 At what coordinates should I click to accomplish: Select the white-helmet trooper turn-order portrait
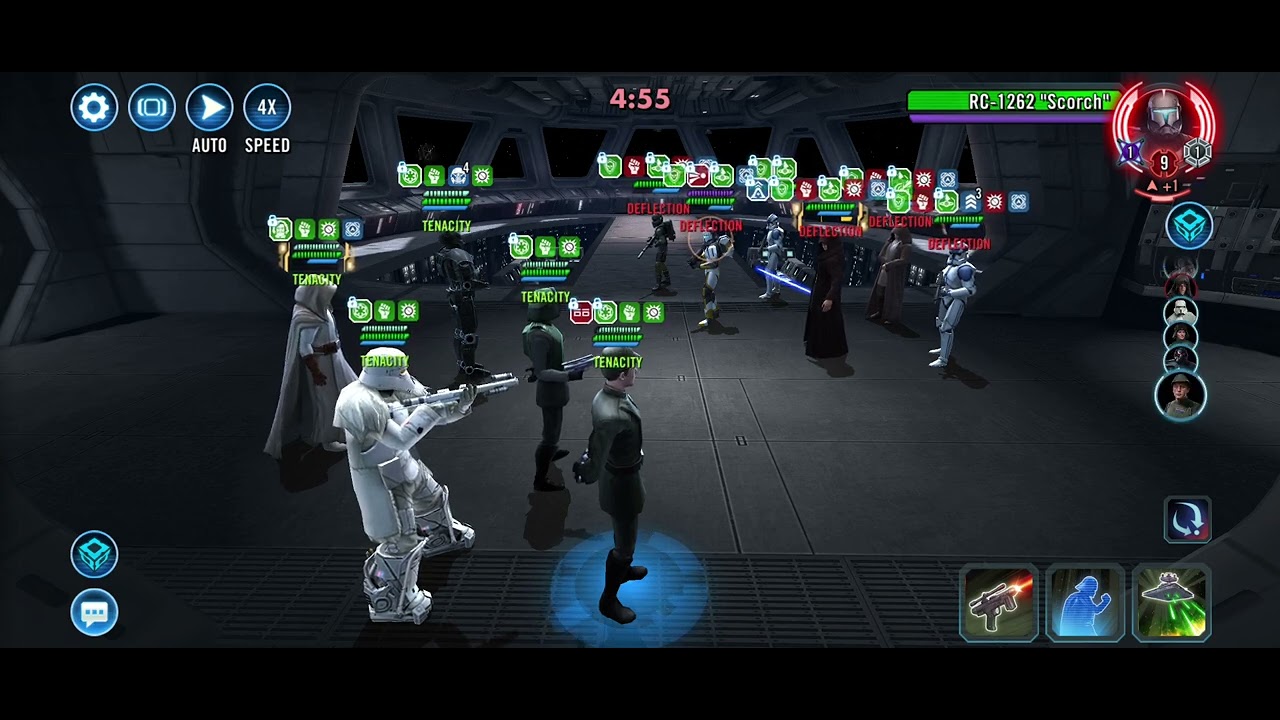1181,311
